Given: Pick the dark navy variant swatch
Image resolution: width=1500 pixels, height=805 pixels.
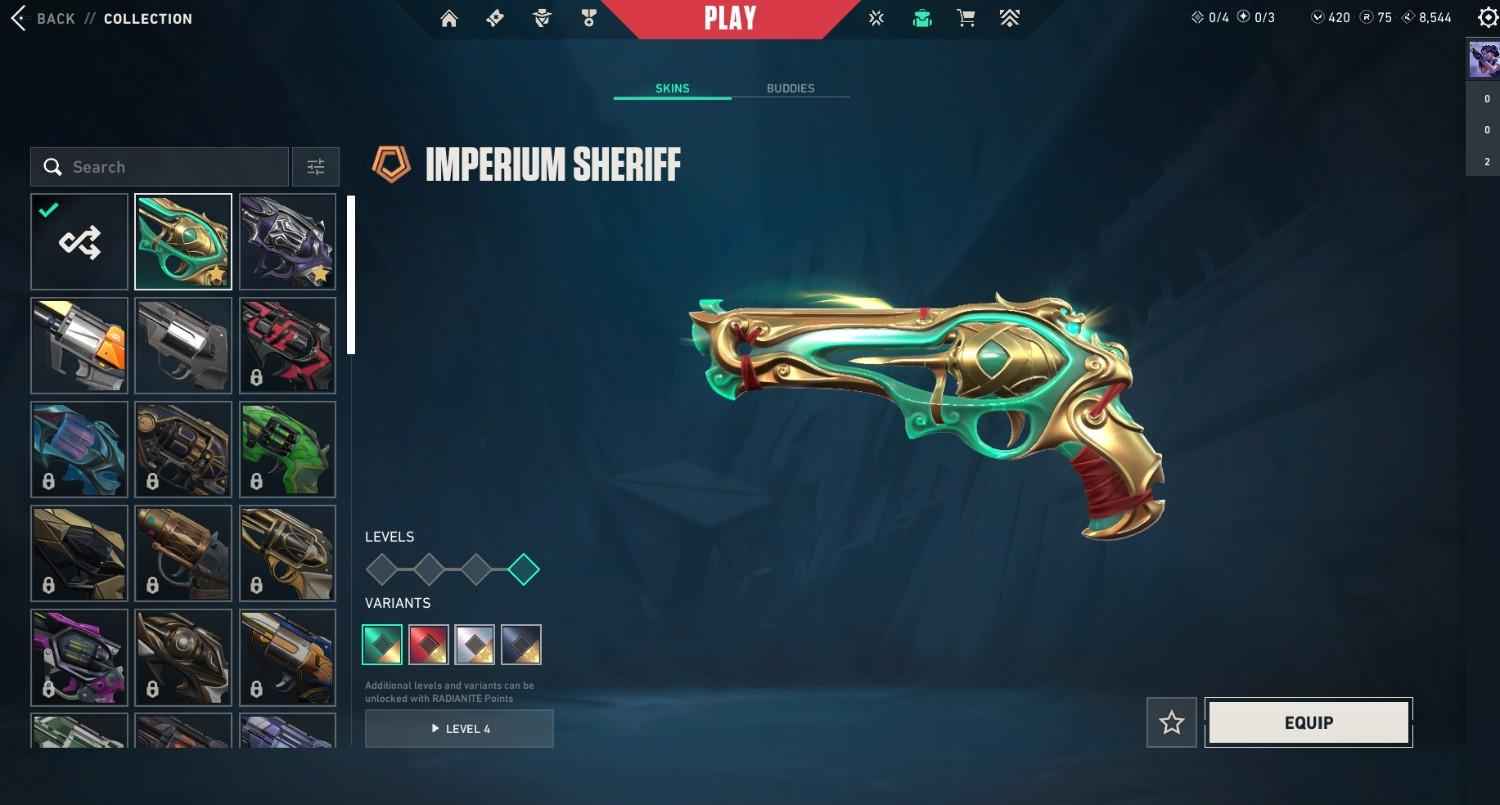Looking at the screenshot, I should [x=521, y=645].
